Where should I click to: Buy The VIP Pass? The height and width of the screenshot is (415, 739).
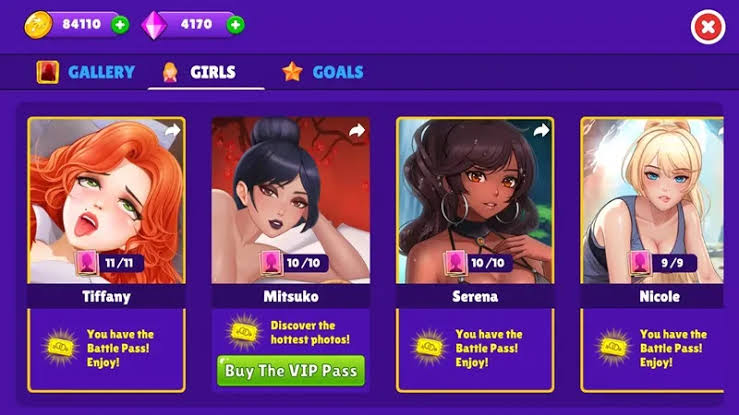pos(290,370)
